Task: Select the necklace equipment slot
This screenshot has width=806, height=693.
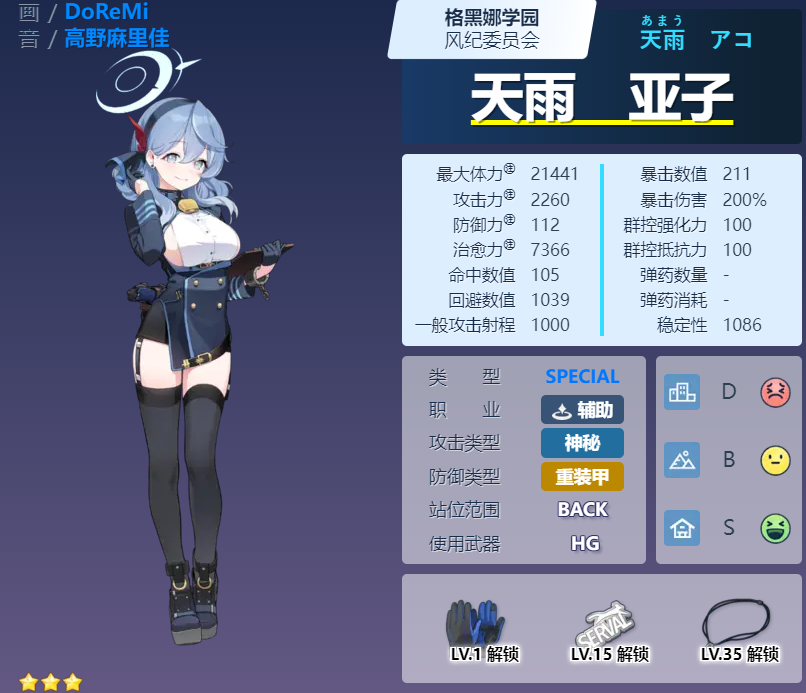Action: point(736,622)
